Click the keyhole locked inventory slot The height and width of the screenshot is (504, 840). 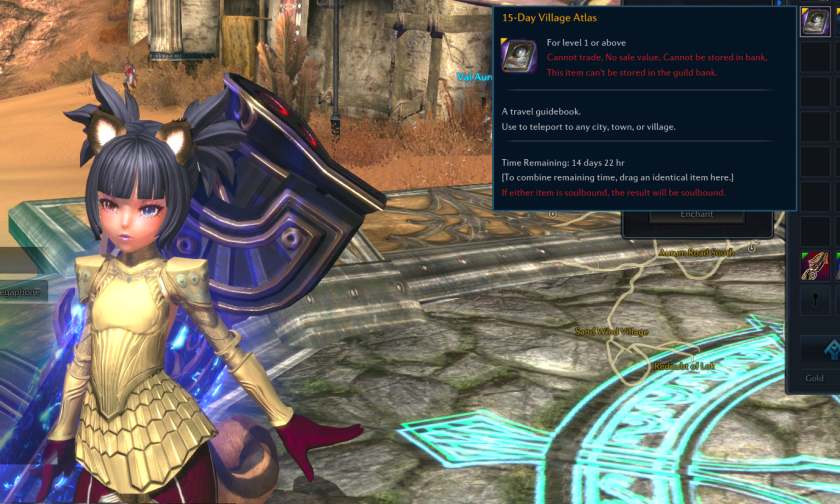tap(816, 300)
